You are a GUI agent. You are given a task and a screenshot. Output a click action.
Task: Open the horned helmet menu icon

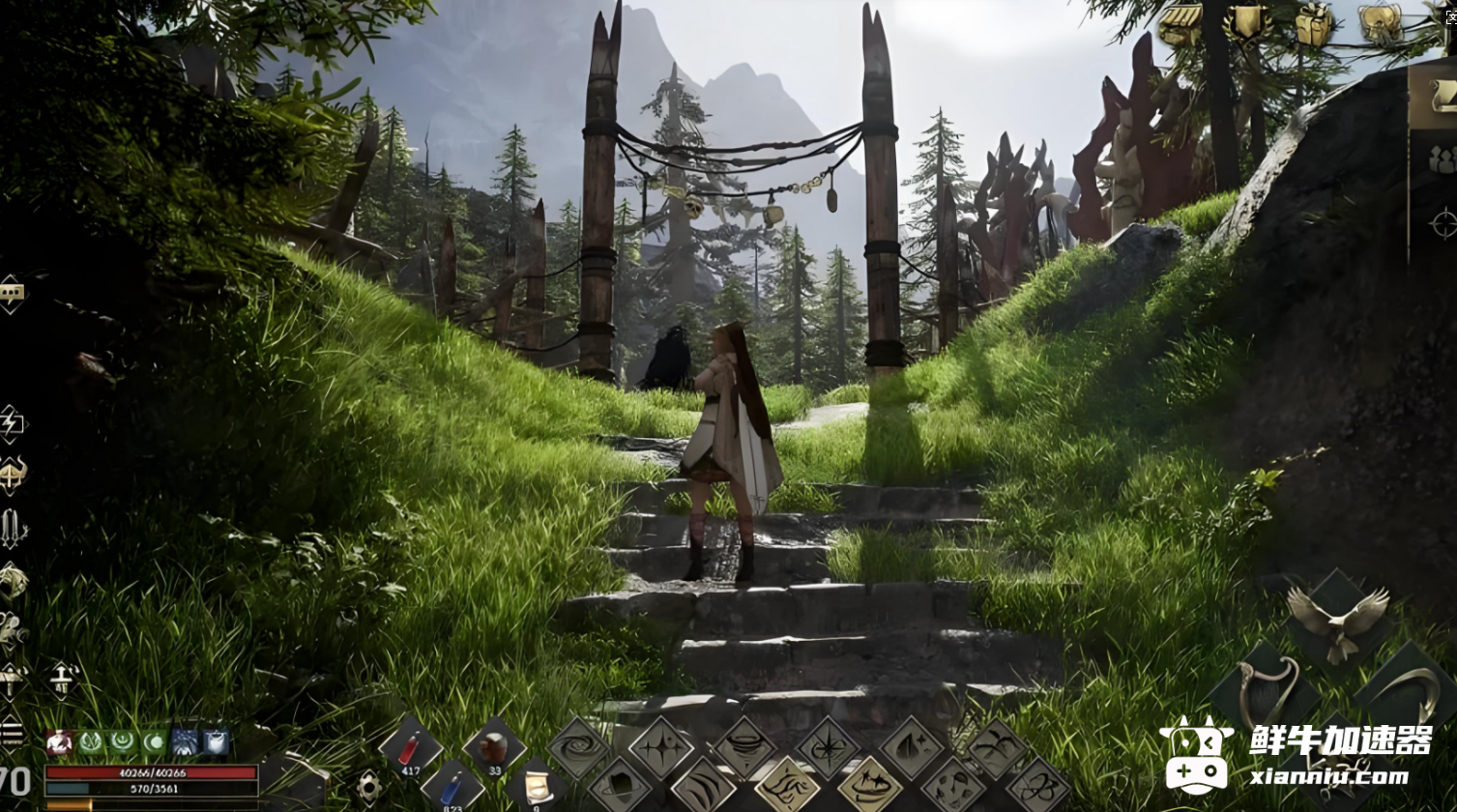[x=12, y=476]
